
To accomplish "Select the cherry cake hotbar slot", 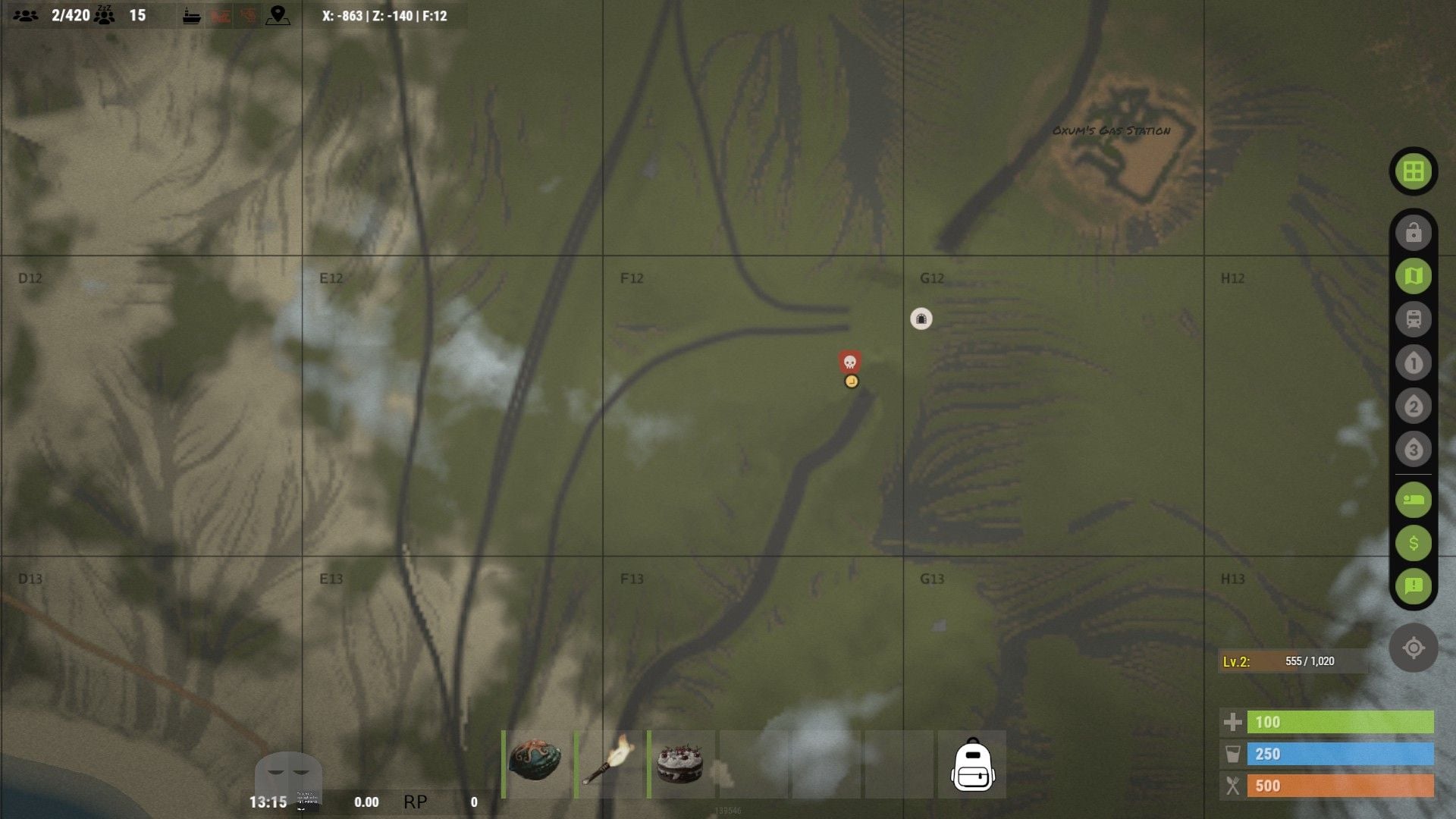I will pos(680,764).
